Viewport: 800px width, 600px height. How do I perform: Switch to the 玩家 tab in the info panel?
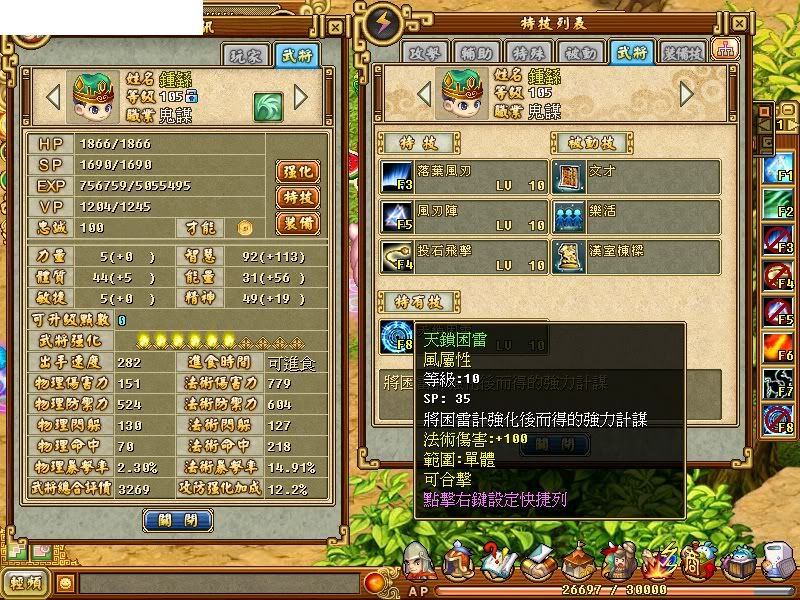[x=246, y=55]
